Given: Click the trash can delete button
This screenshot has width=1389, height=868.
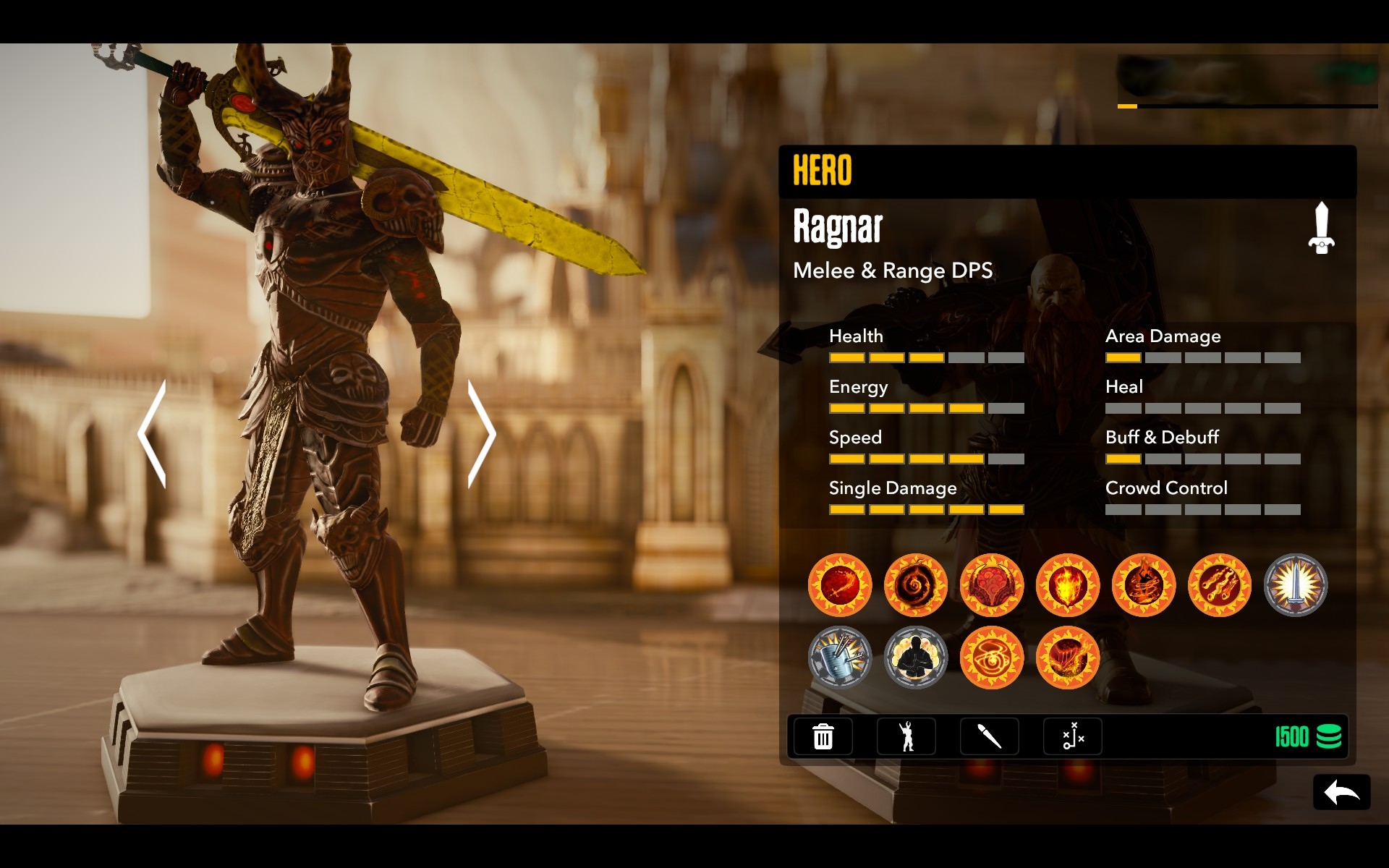Looking at the screenshot, I should [x=823, y=736].
